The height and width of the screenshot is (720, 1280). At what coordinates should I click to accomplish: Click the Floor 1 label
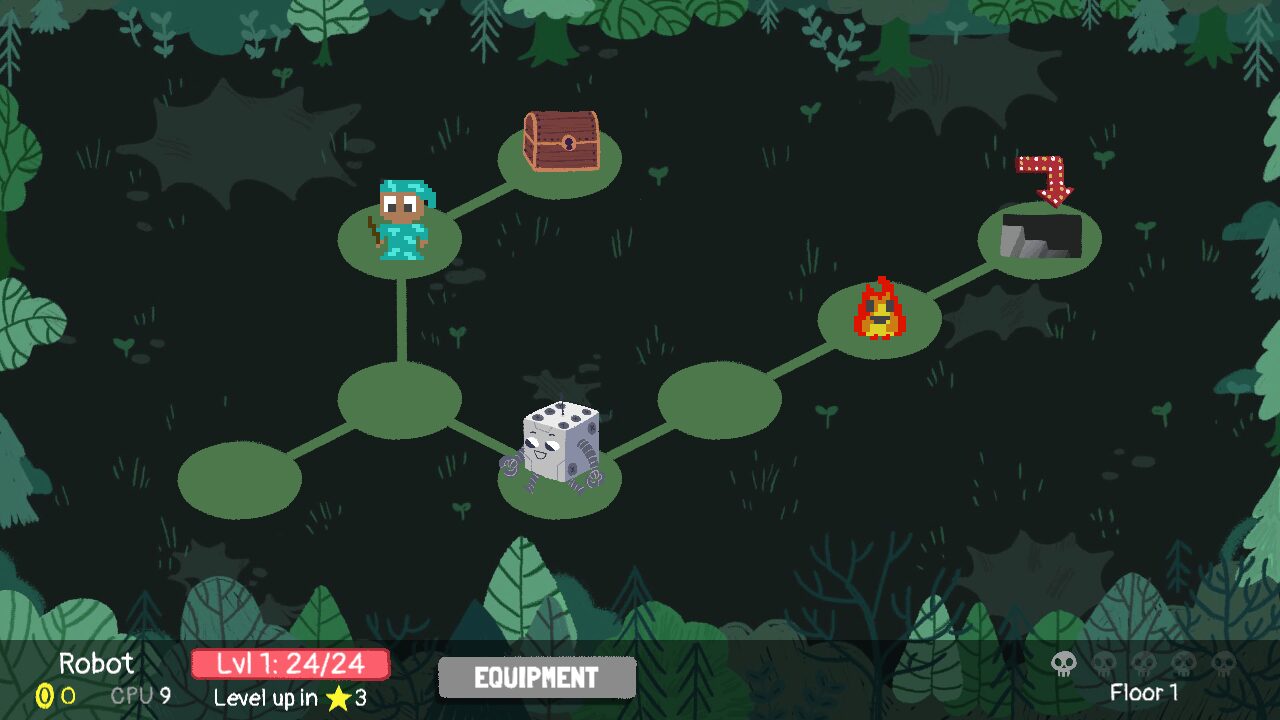pos(1143,693)
